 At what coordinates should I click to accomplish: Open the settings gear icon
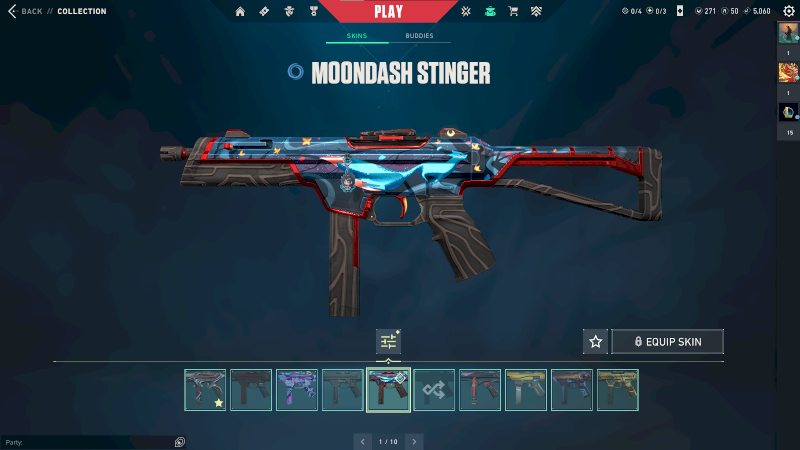[788, 11]
